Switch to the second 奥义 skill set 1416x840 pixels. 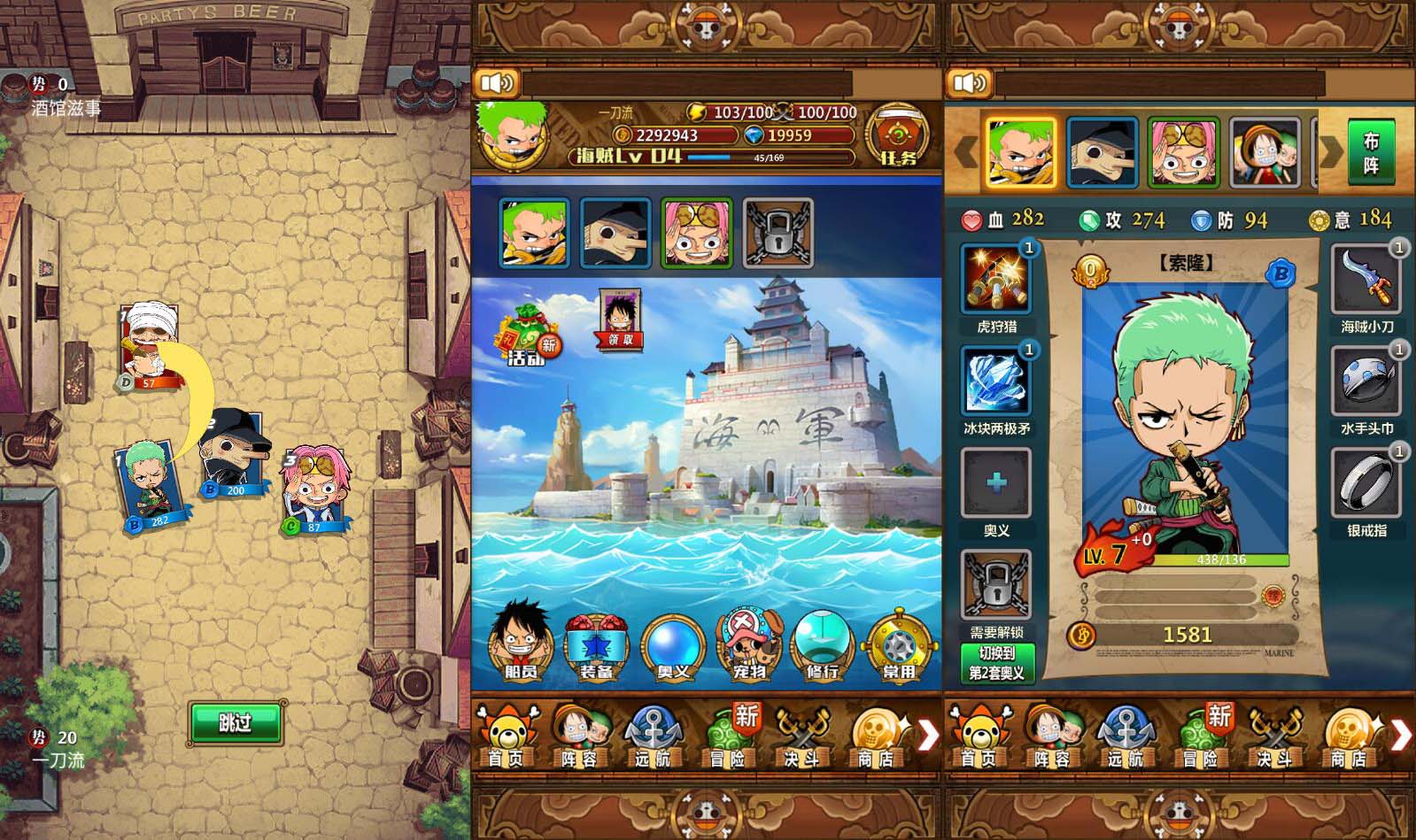tap(996, 663)
